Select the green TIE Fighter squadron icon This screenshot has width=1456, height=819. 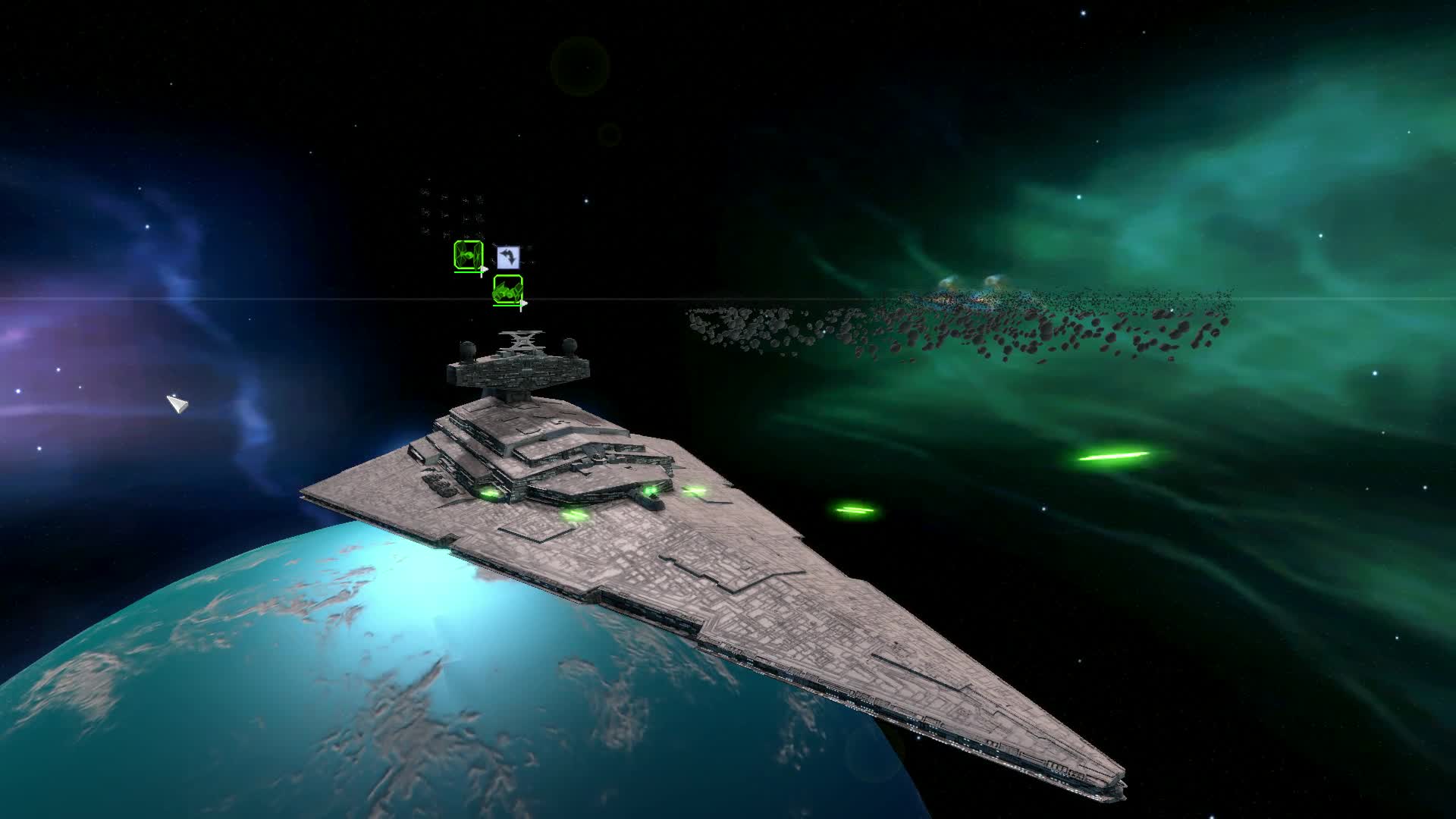[468, 256]
